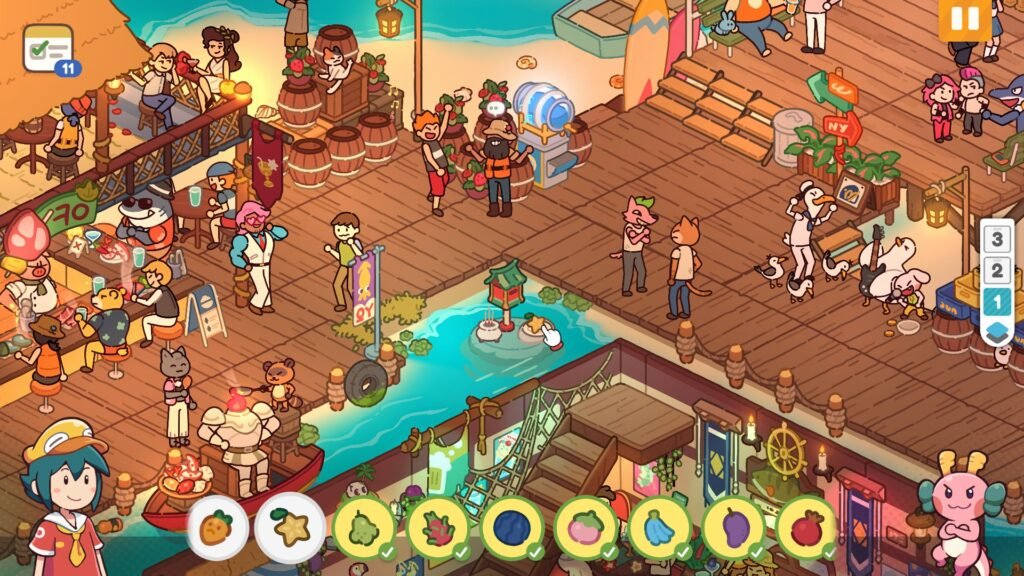1024x576 pixels.
Task: Click the found blue banana bunch icon
Action: tap(659, 527)
